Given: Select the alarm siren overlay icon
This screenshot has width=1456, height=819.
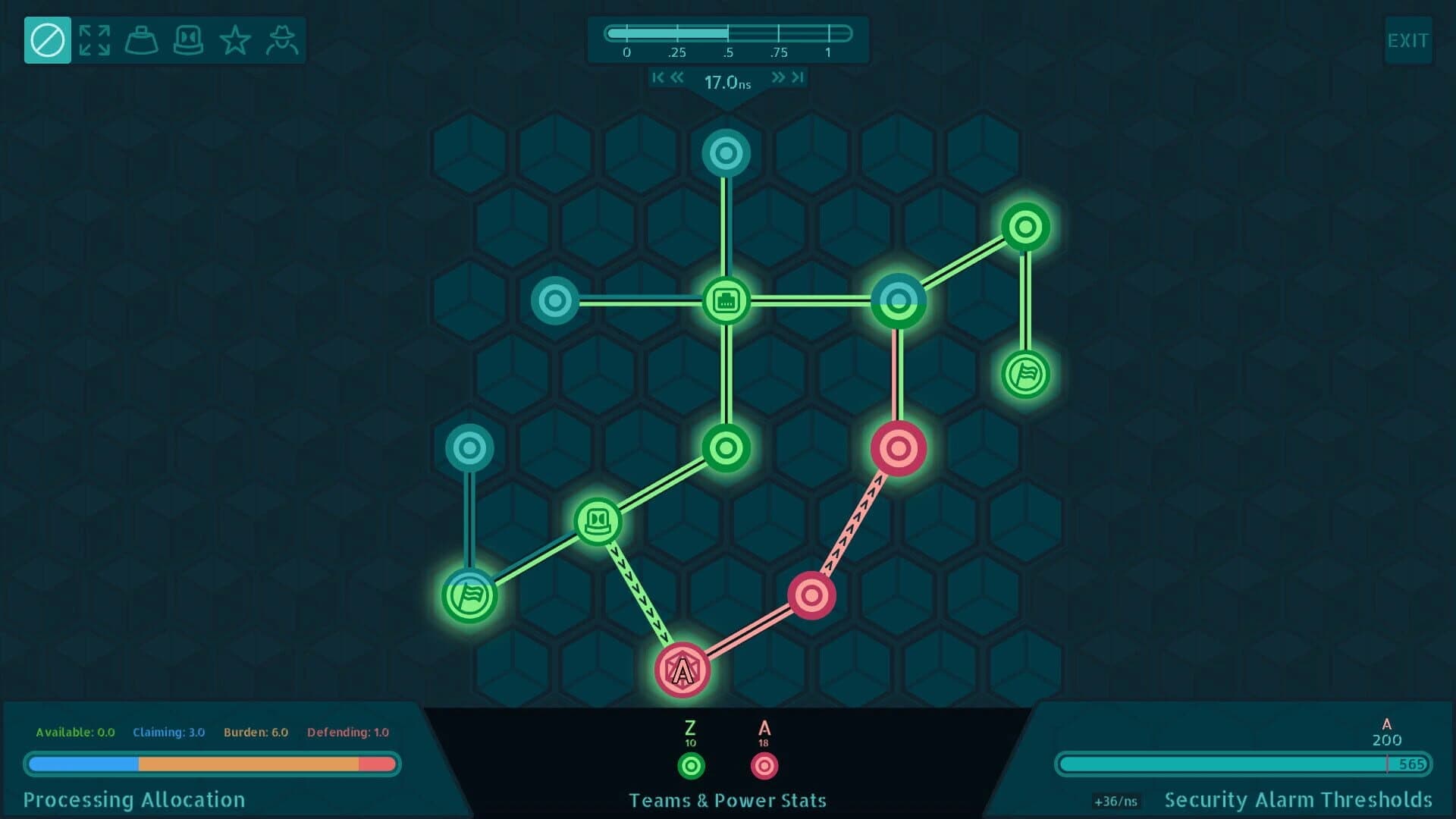Looking at the screenshot, I should coord(189,39).
